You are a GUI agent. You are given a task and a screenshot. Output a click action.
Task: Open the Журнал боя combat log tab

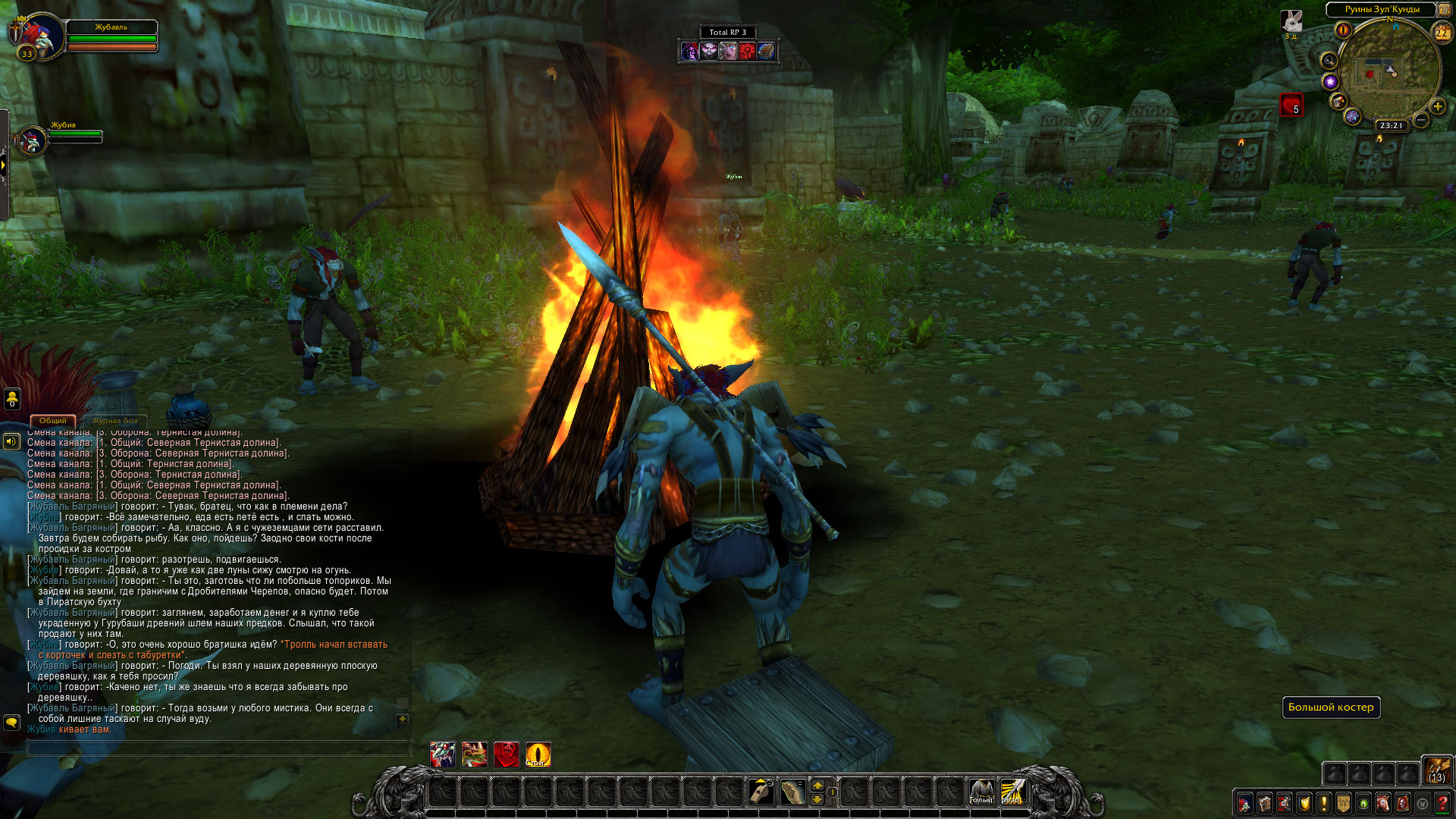coord(115,421)
